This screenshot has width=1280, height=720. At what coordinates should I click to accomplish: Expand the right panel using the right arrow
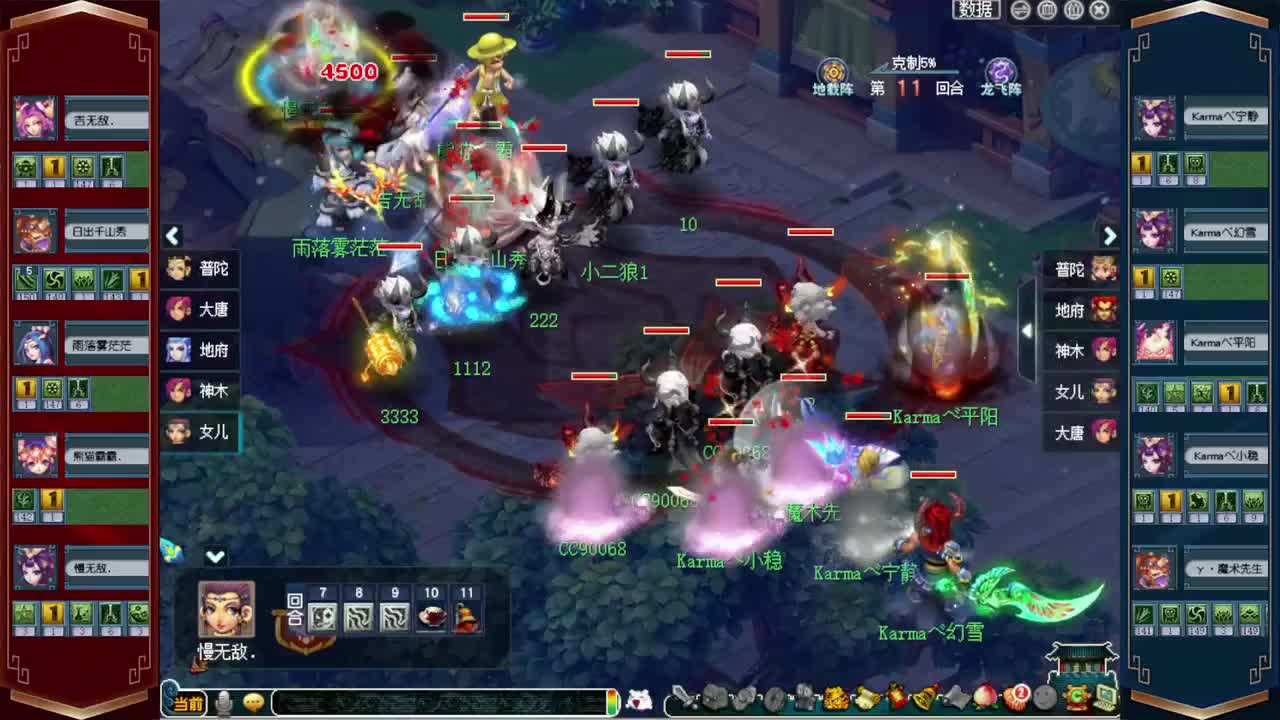1111,236
